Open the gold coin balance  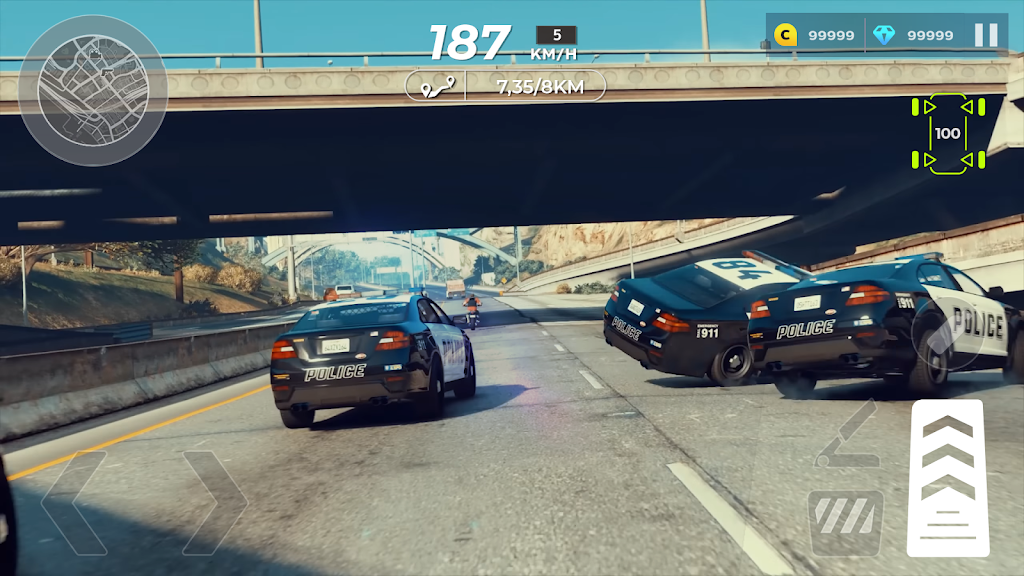[x=815, y=35]
